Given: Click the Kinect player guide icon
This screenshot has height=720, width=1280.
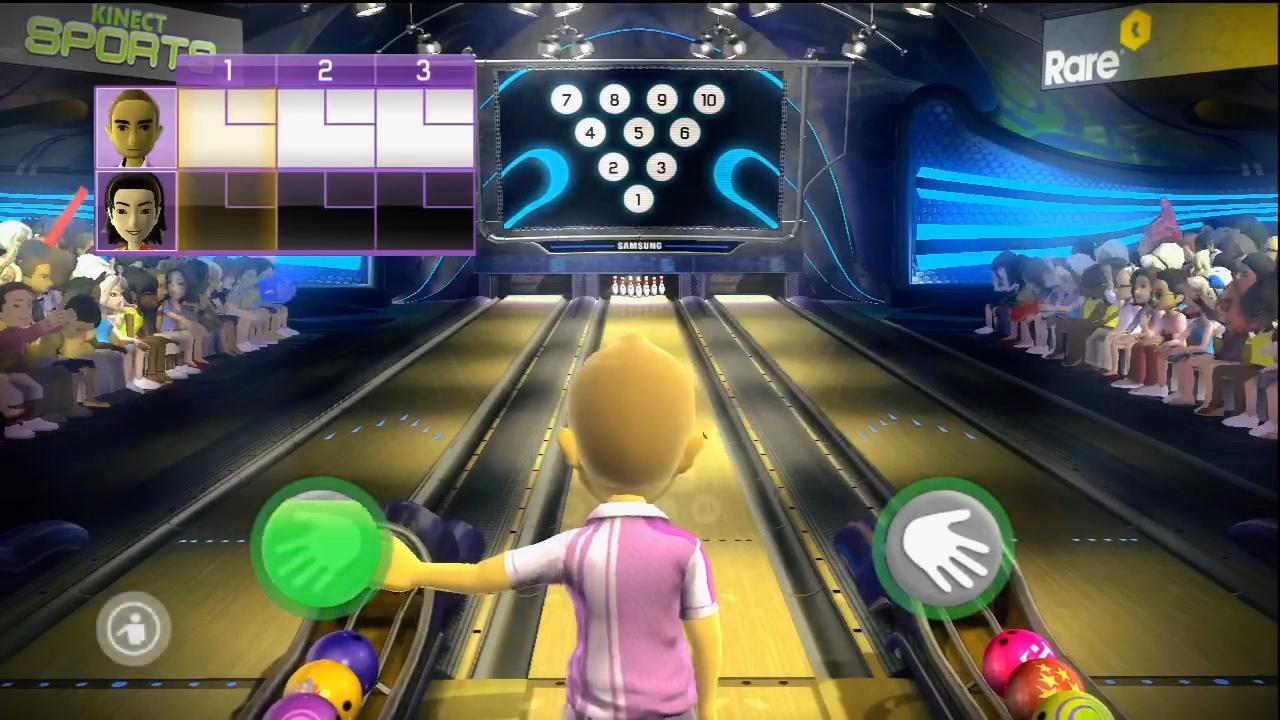Looking at the screenshot, I should click(132, 625).
